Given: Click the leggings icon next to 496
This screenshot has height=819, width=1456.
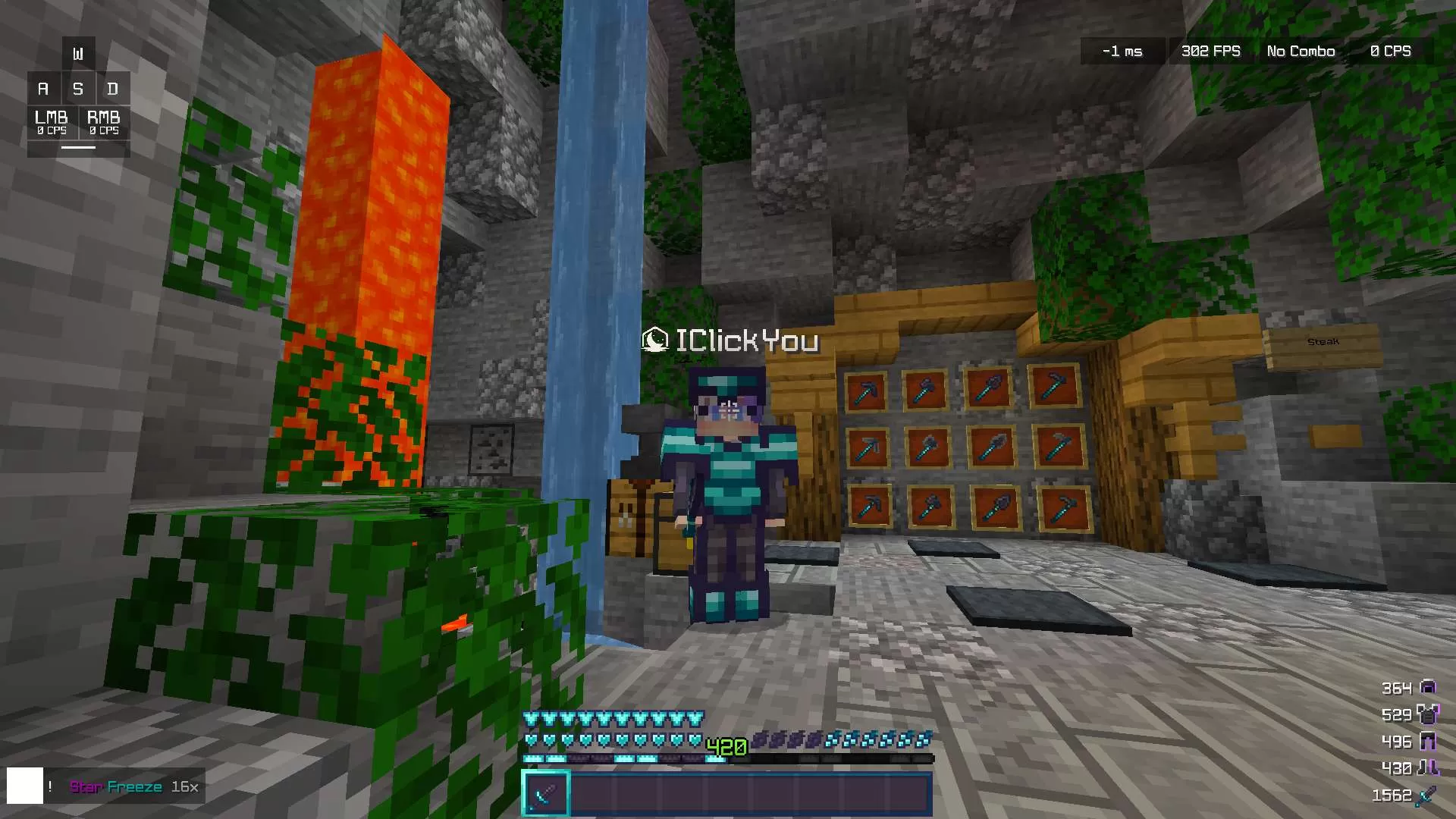Looking at the screenshot, I should tap(1428, 741).
